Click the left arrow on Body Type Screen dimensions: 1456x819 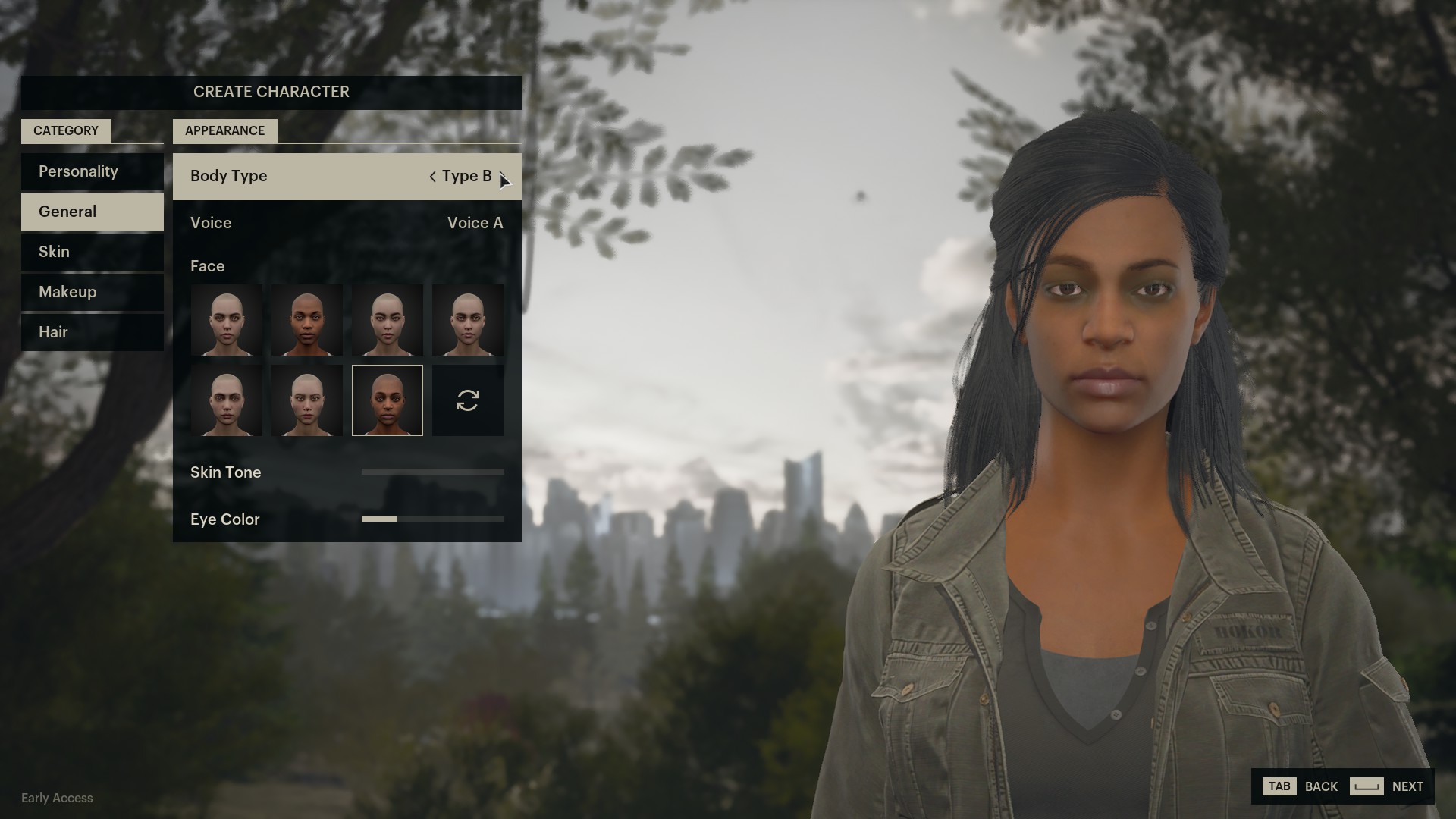click(x=432, y=176)
